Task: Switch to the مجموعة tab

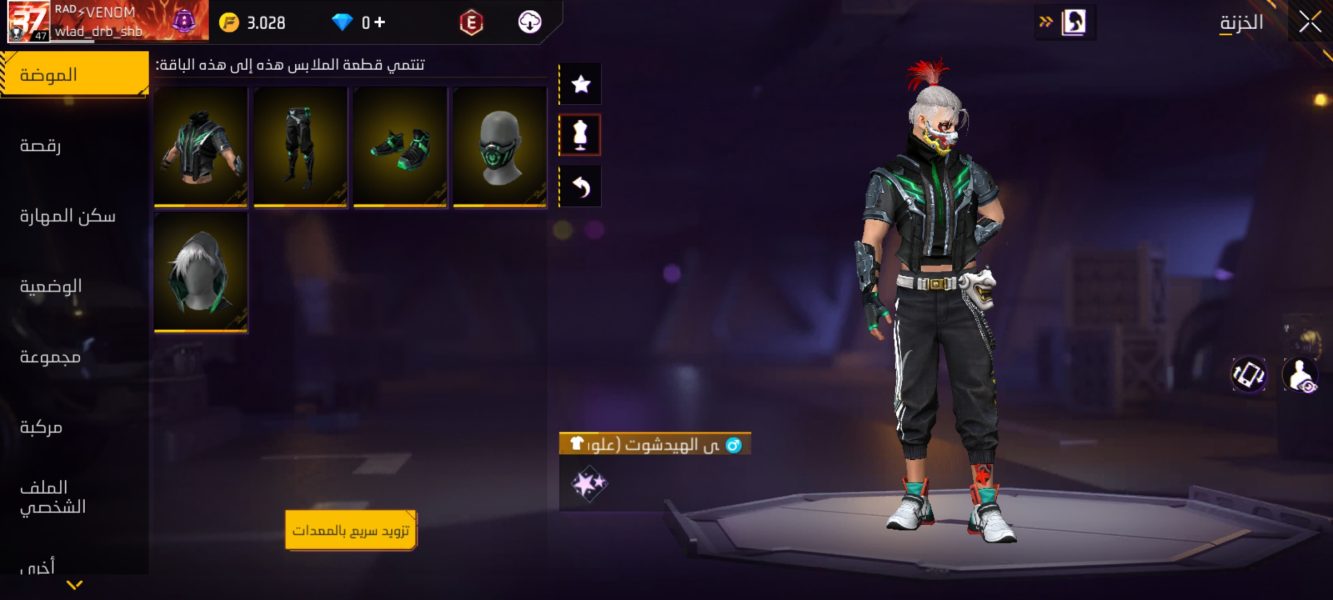Action: pos(50,357)
